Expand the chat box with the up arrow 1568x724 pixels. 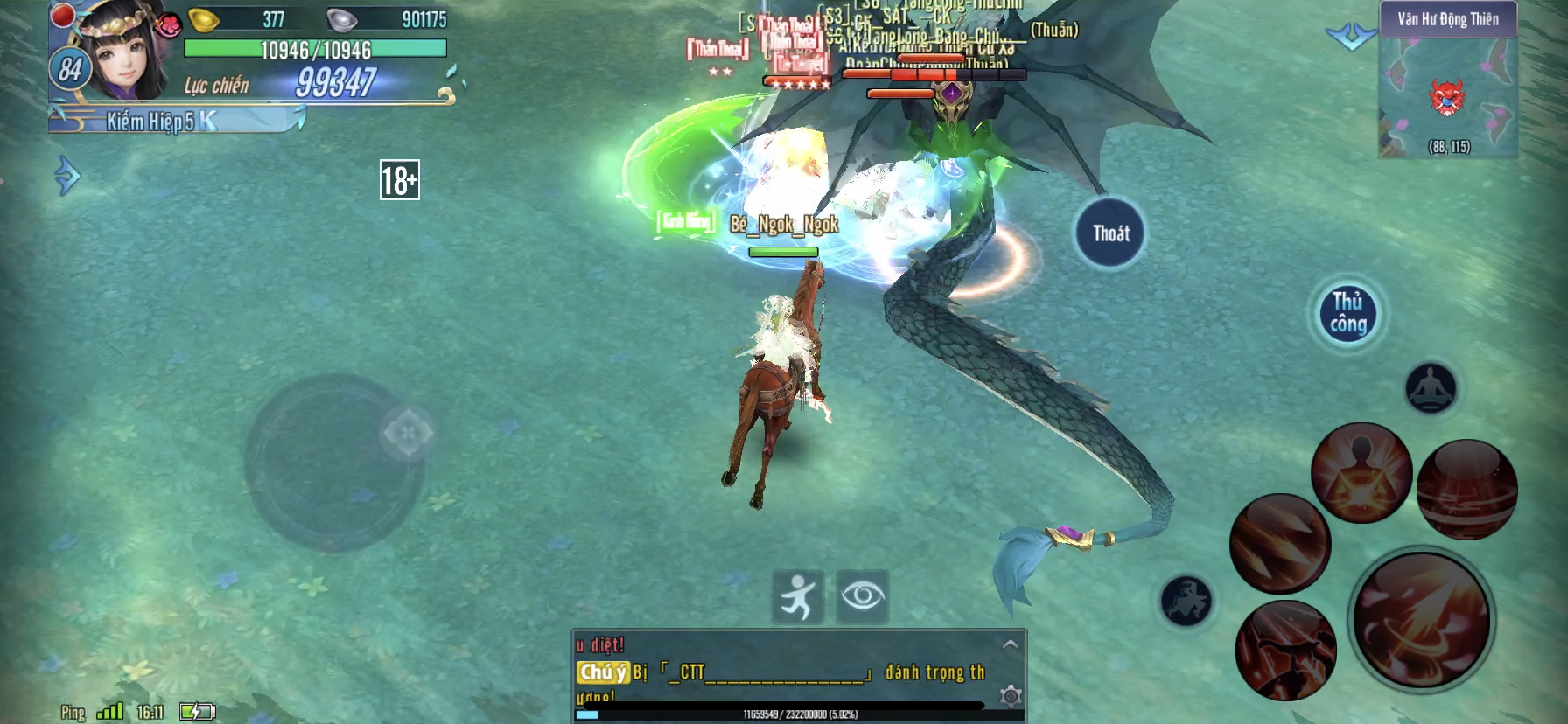(1010, 644)
